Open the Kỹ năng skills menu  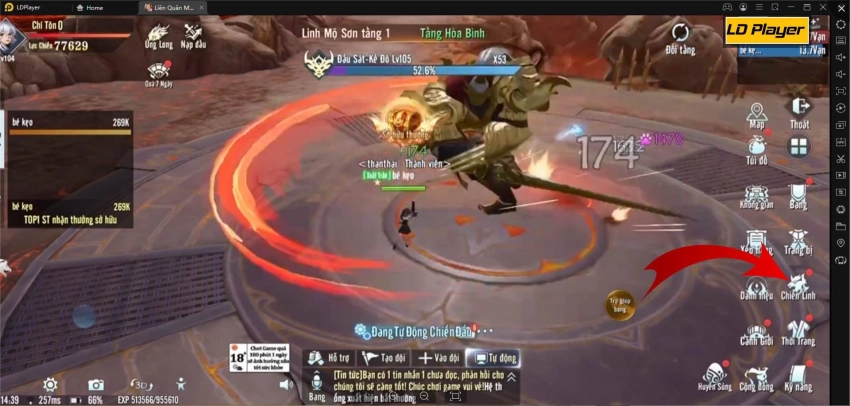point(798,375)
